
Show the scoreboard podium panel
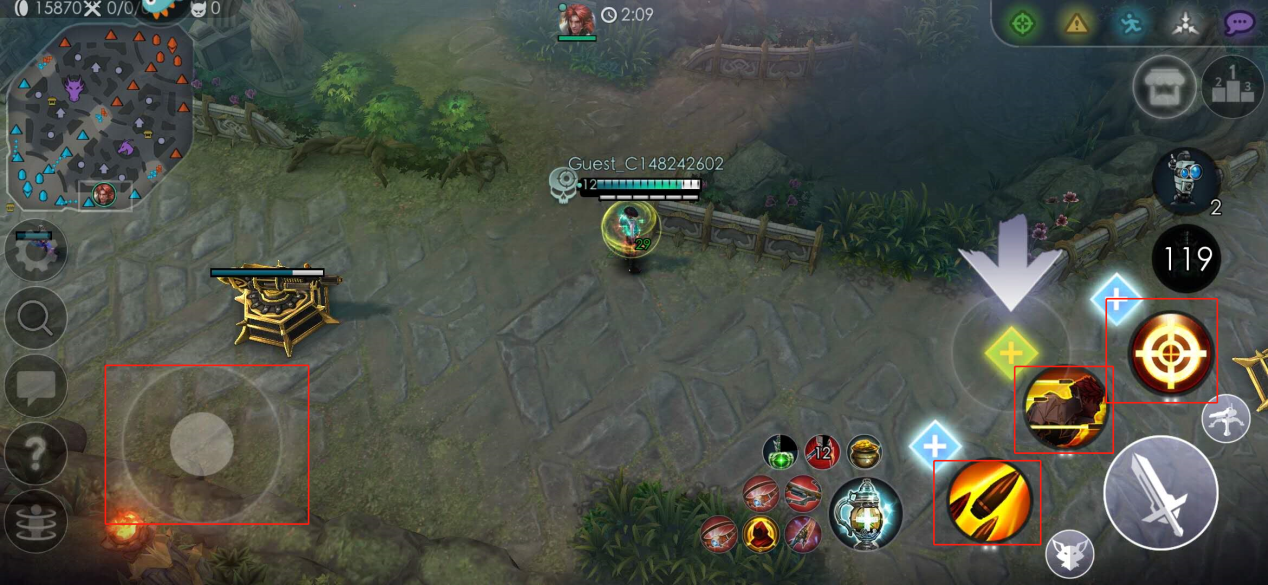(x=1233, y=87)
